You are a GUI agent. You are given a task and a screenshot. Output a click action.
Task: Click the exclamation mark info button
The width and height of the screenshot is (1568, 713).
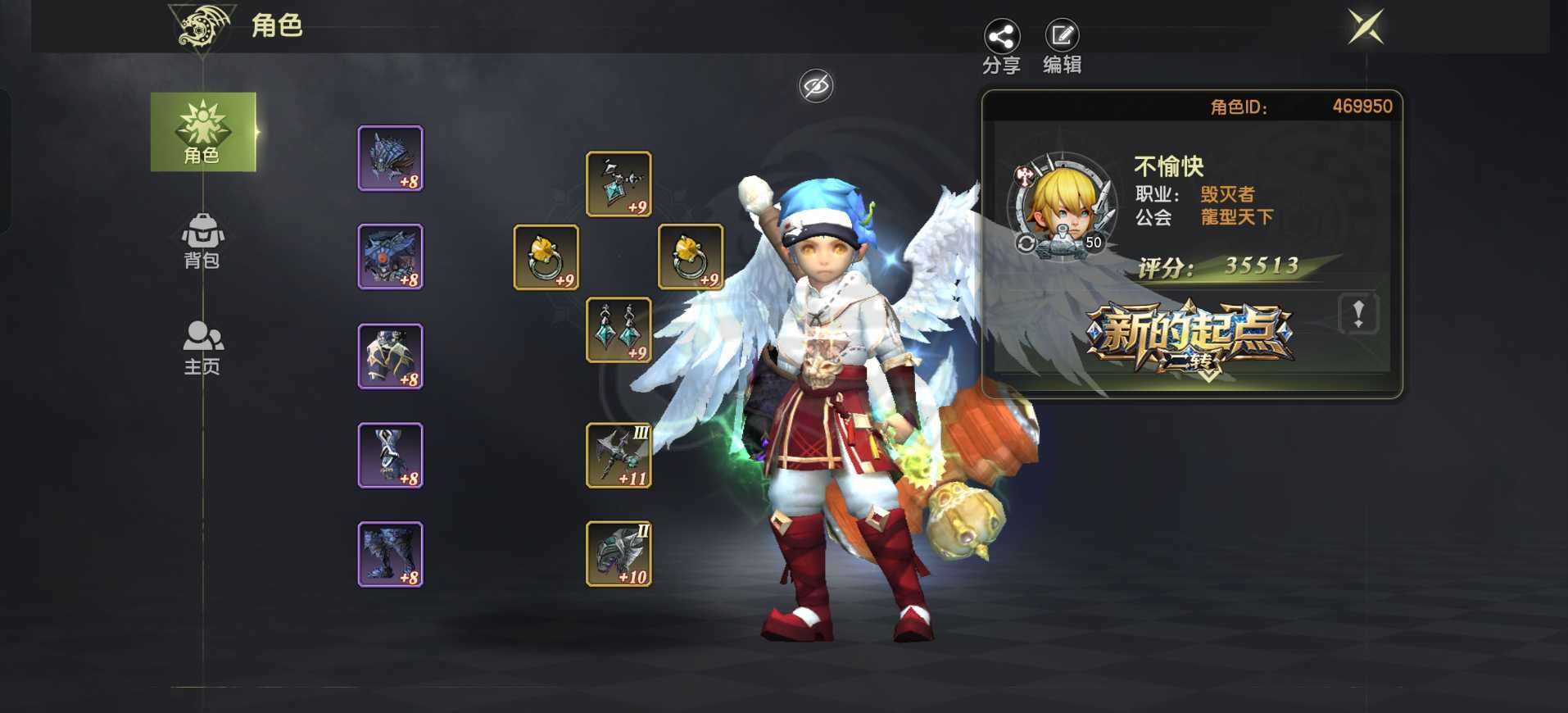tap(1357, 314)
